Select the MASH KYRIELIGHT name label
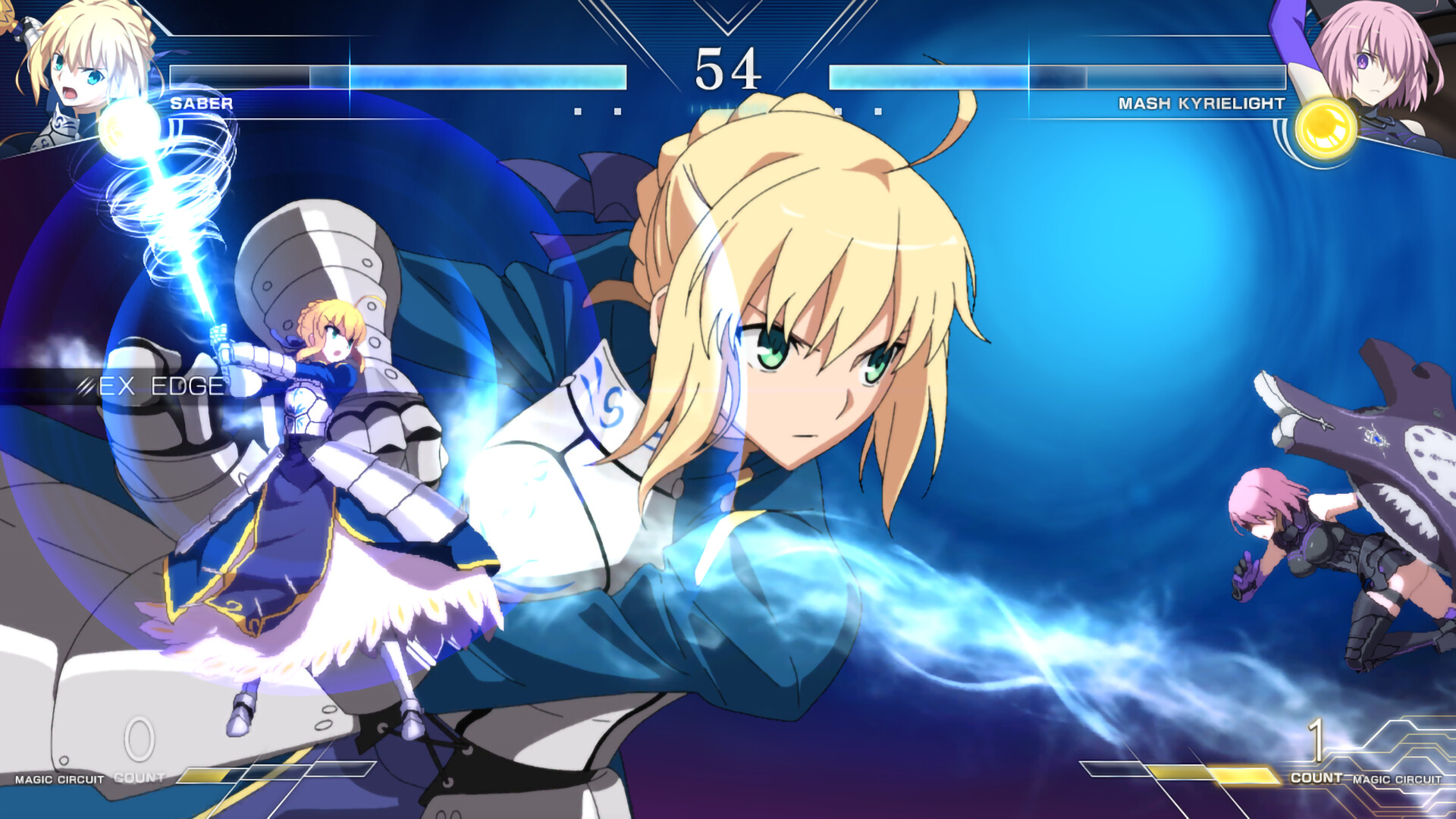The height and width of the screenshot is (819, 1456). tap(1200, 105)
